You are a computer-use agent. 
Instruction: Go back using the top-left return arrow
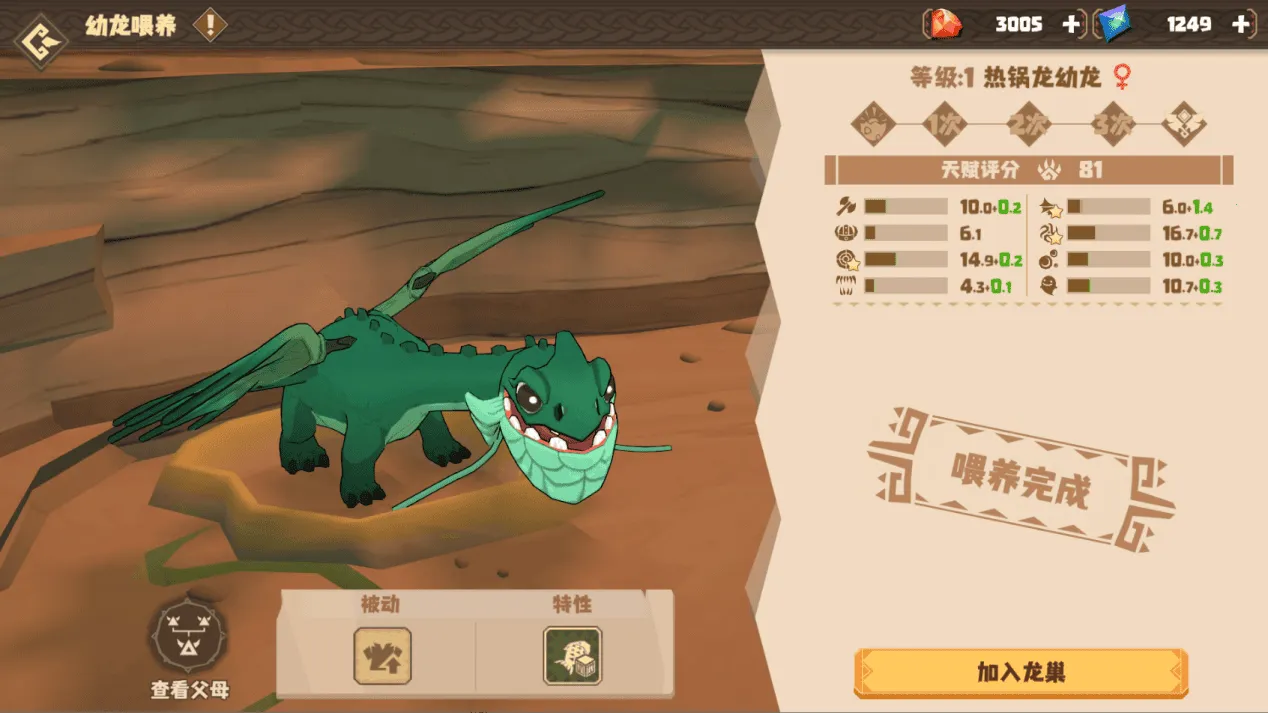tap(41, 39)
